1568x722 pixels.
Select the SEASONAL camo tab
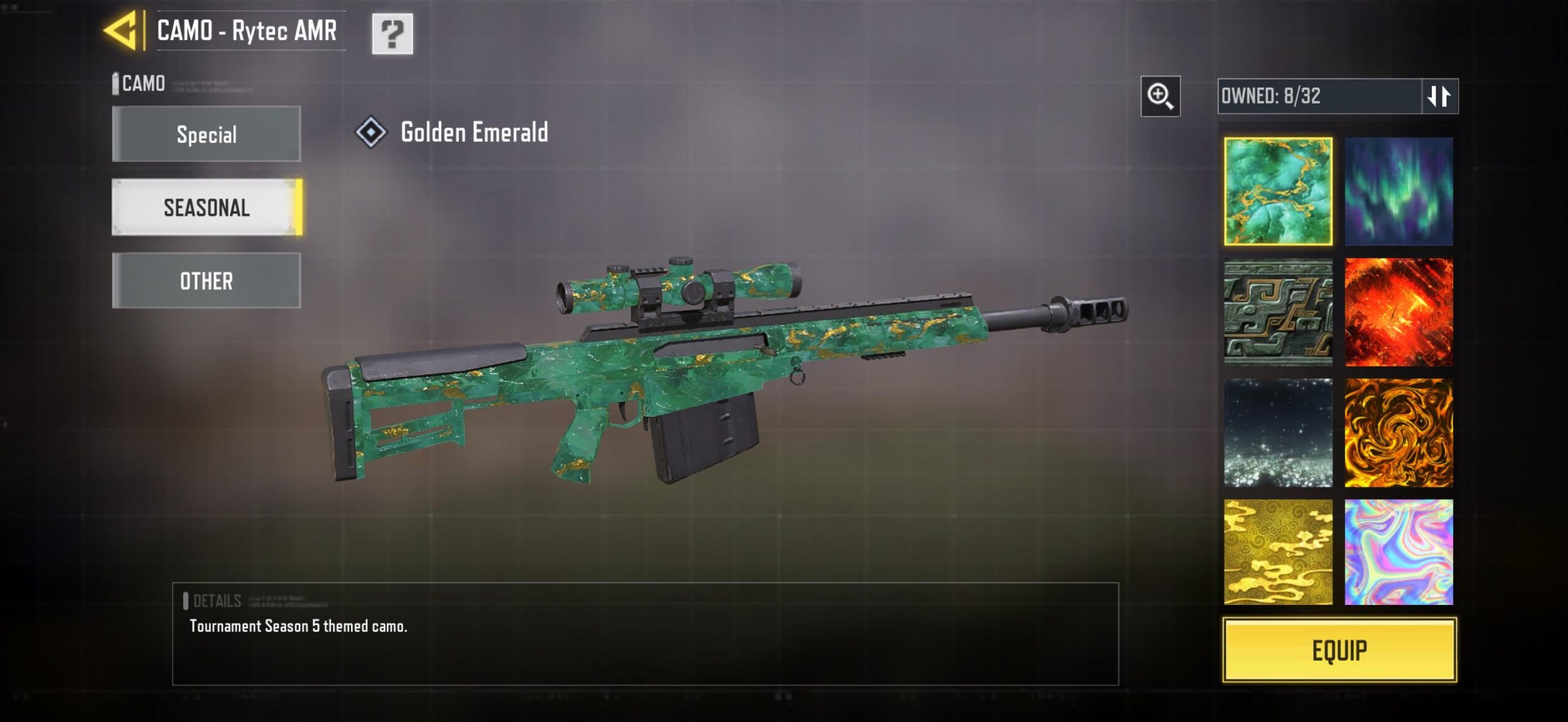(206, 207)
